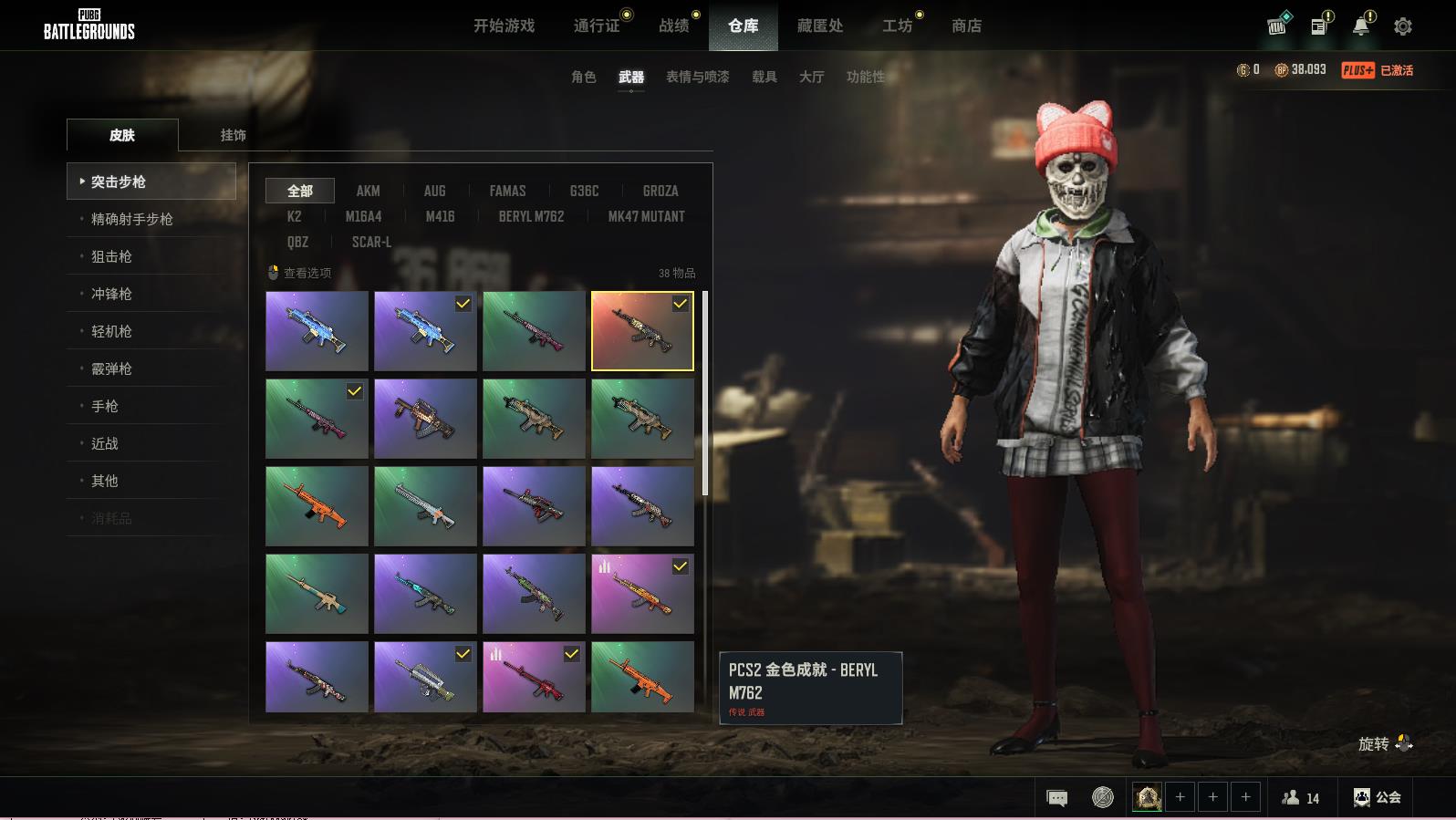Image resolution: width=1456 pixels, height=820 pixels.
Task: Show only SCAR-L skins
Action: [371, 242]
